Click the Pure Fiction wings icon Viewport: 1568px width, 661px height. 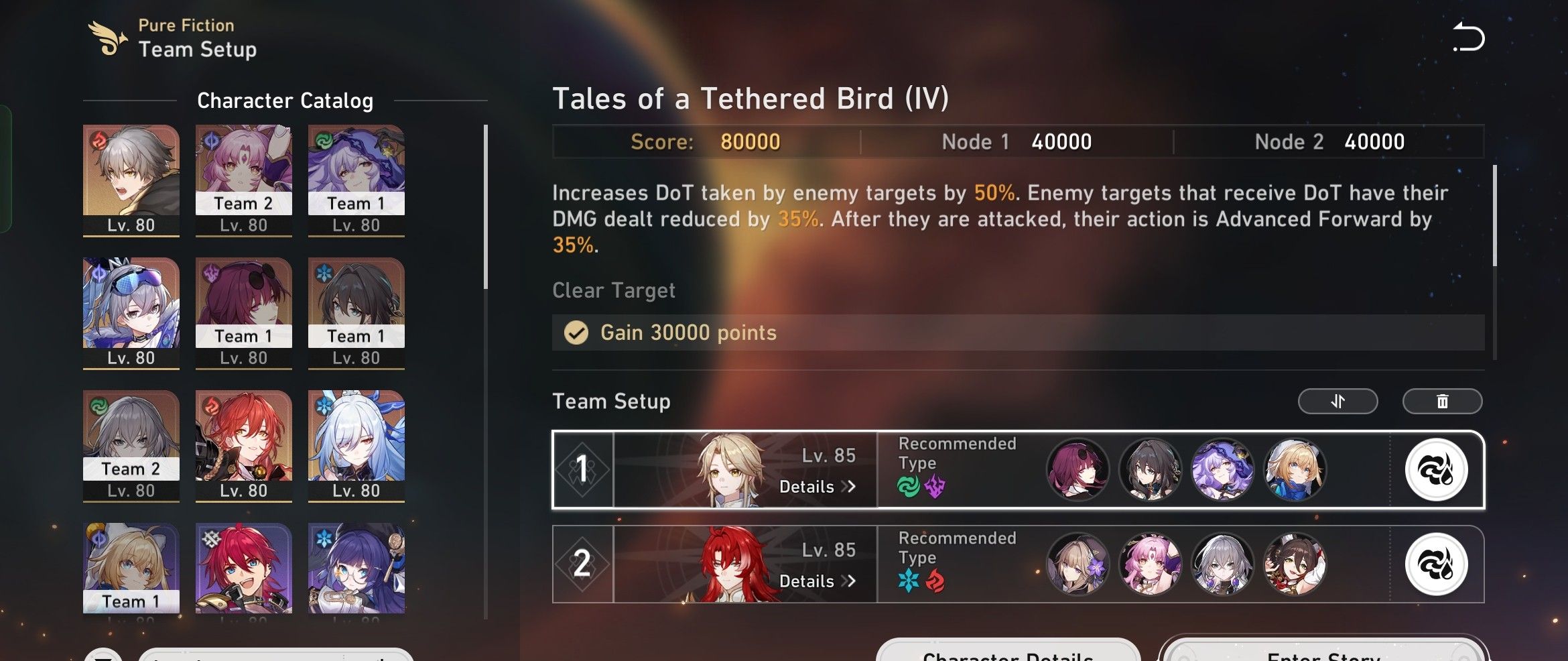click(x=107, y=37)
